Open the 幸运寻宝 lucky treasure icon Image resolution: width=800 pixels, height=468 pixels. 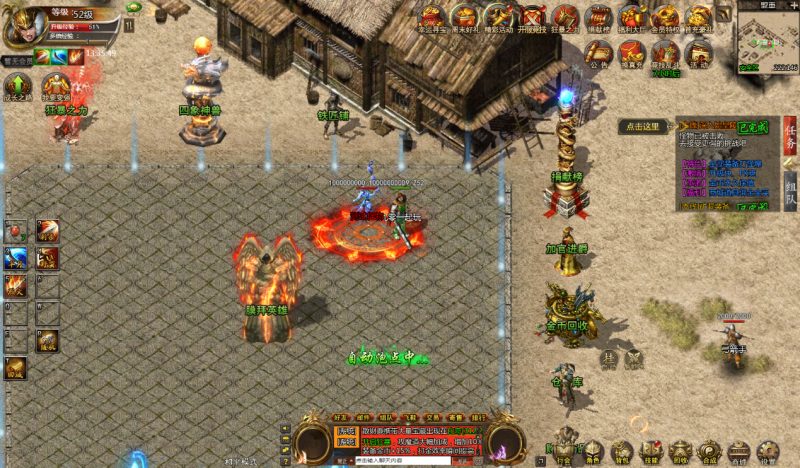tap(433, 16)
